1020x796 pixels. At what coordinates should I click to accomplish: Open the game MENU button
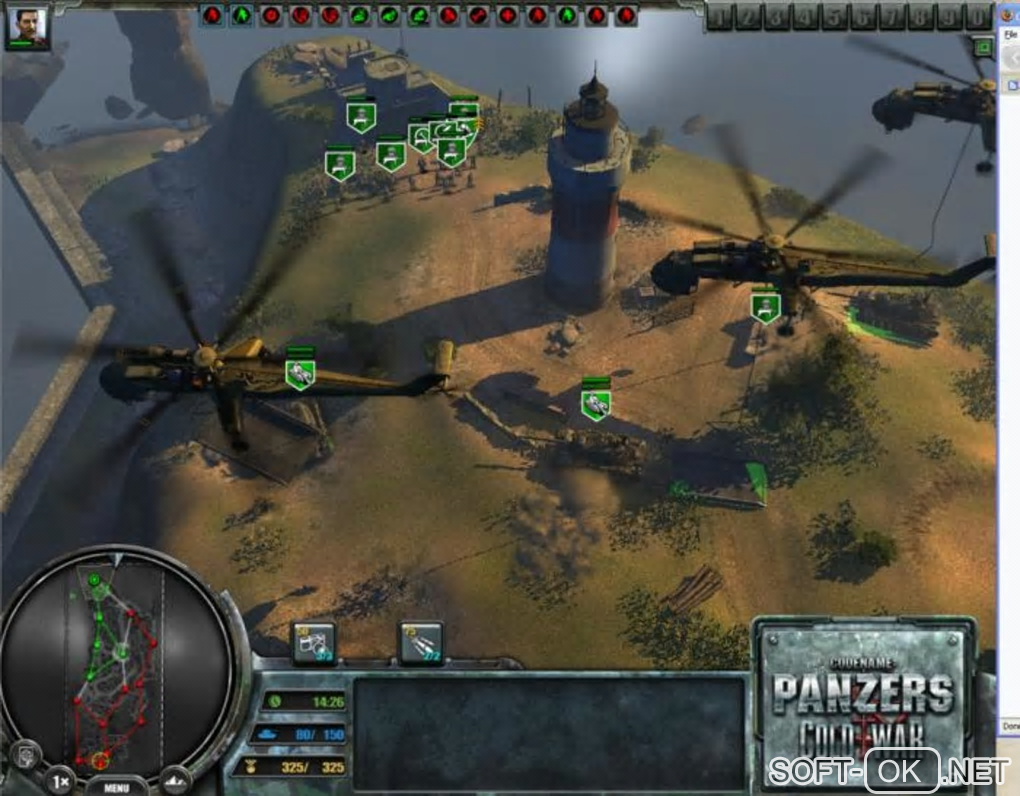pyautogui.click(x=116, y=786)
